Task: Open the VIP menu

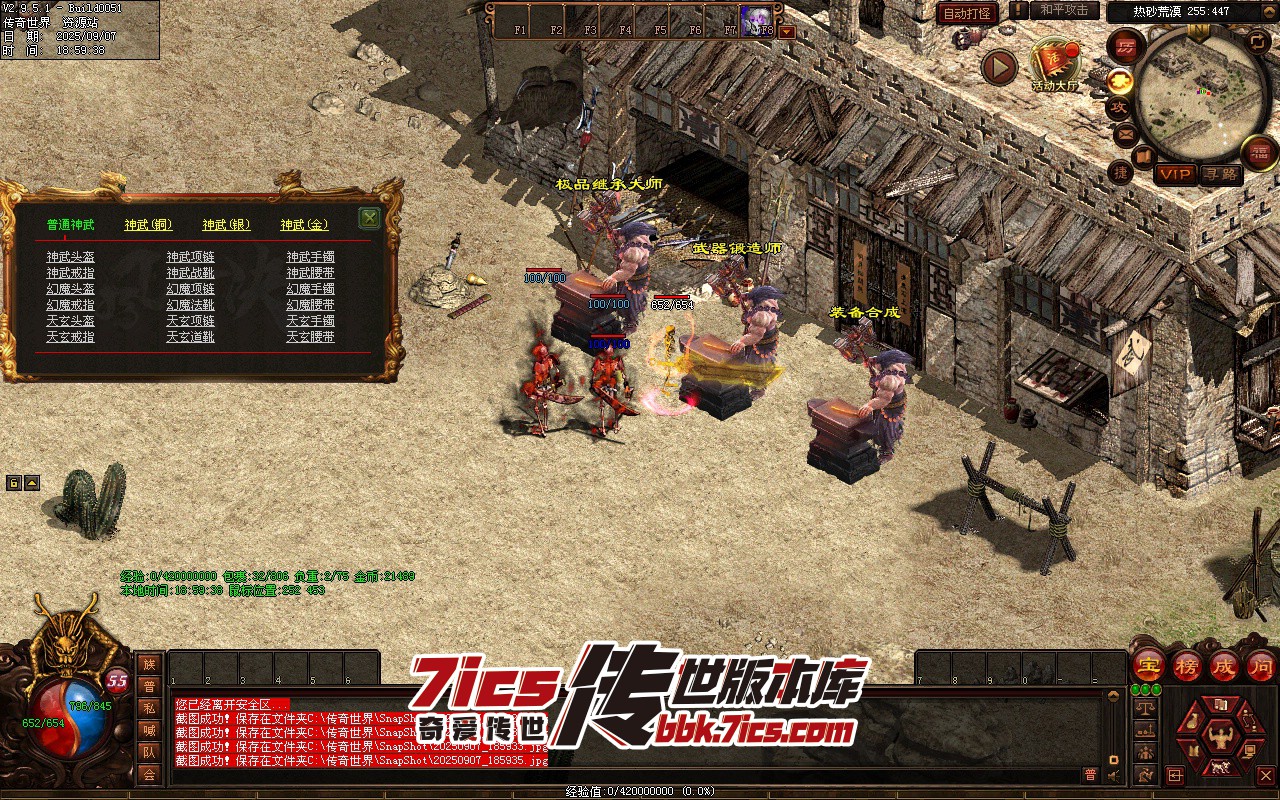Action: [1175, 174]
